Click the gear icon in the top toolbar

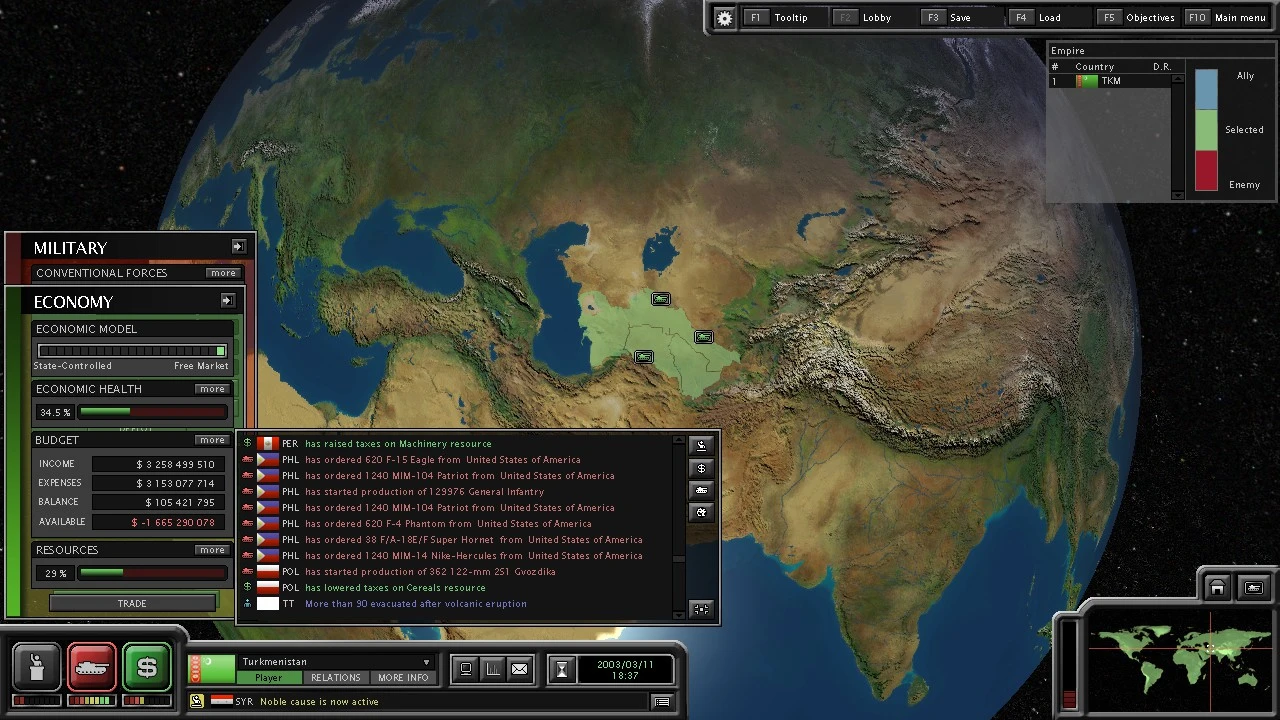click(724, 17)
